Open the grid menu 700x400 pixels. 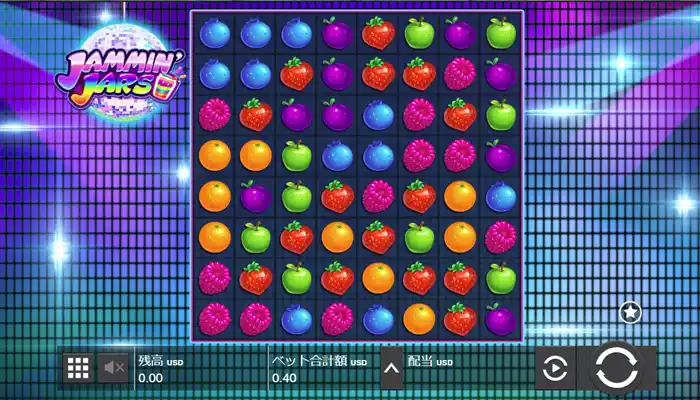[x=78, y=368]
